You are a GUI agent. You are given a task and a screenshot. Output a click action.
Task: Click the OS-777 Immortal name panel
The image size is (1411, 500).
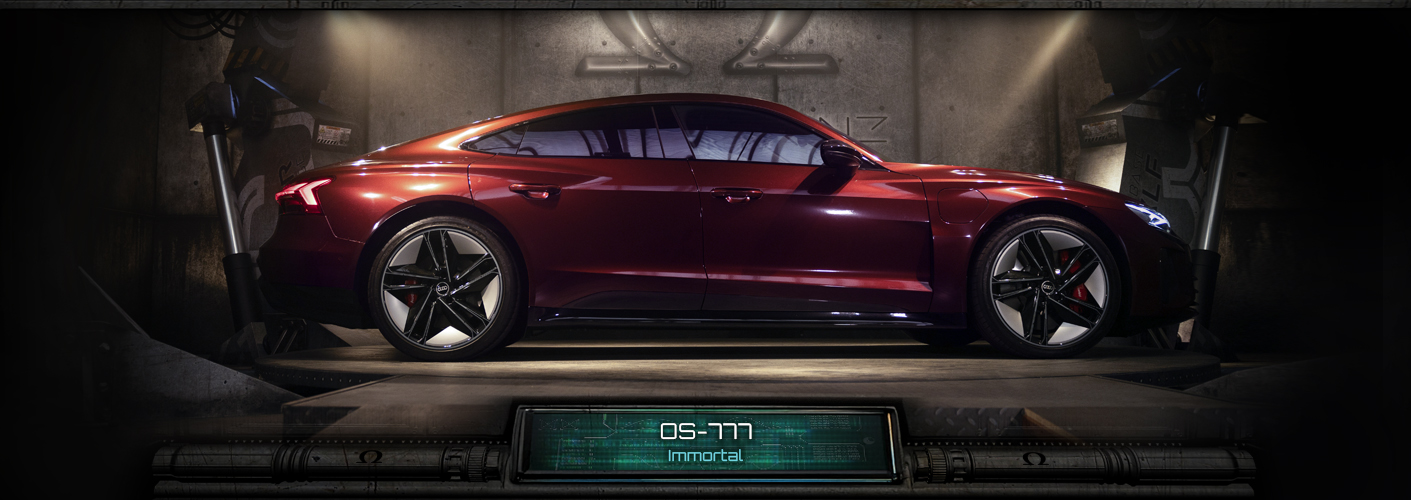point(706,443)
